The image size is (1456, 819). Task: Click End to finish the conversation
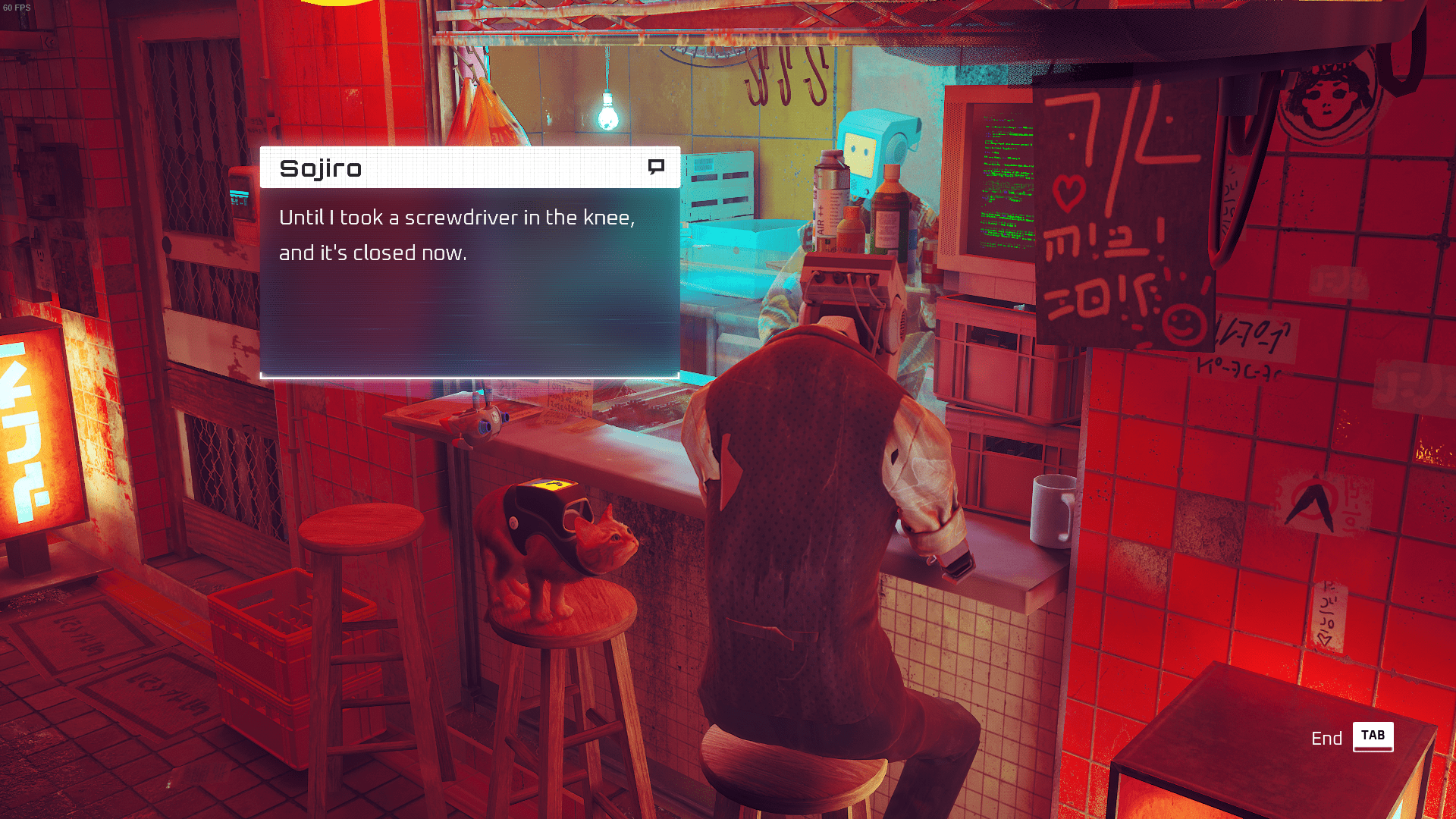pyautogui.click(x=1327, y=736)
